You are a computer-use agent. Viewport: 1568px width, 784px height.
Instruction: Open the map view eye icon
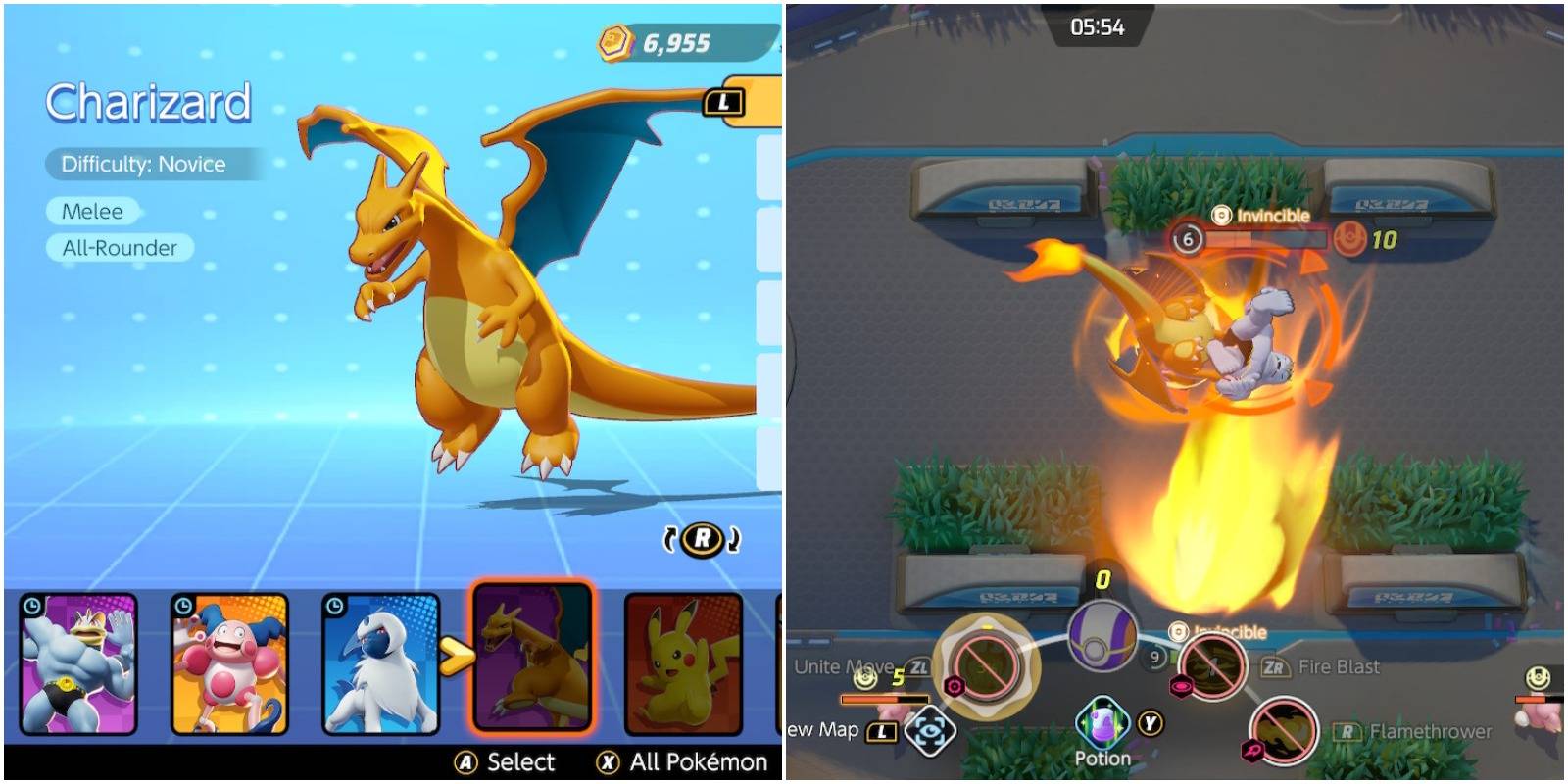click(x=931, y=729)
